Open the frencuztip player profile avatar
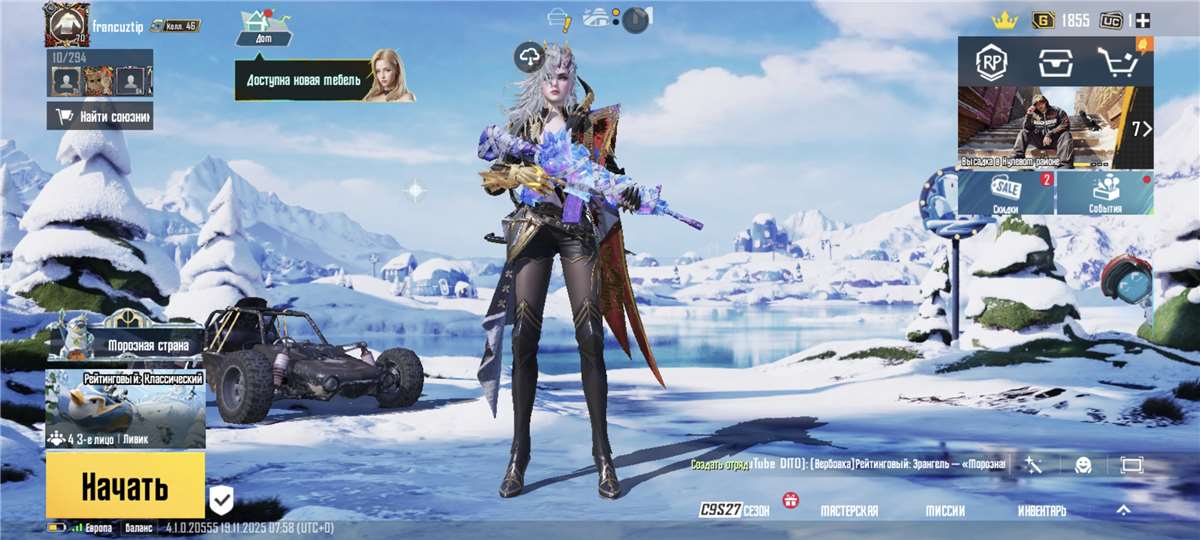This screenshot has height=540, width=1200. pyautogui.click(x=67, y=25)
